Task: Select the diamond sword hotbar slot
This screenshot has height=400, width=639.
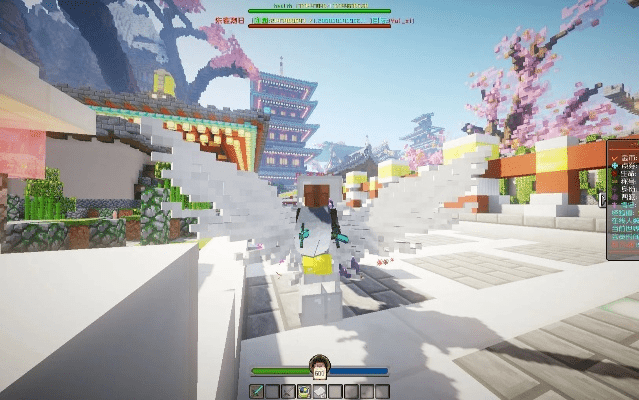Action: (257, 390)
